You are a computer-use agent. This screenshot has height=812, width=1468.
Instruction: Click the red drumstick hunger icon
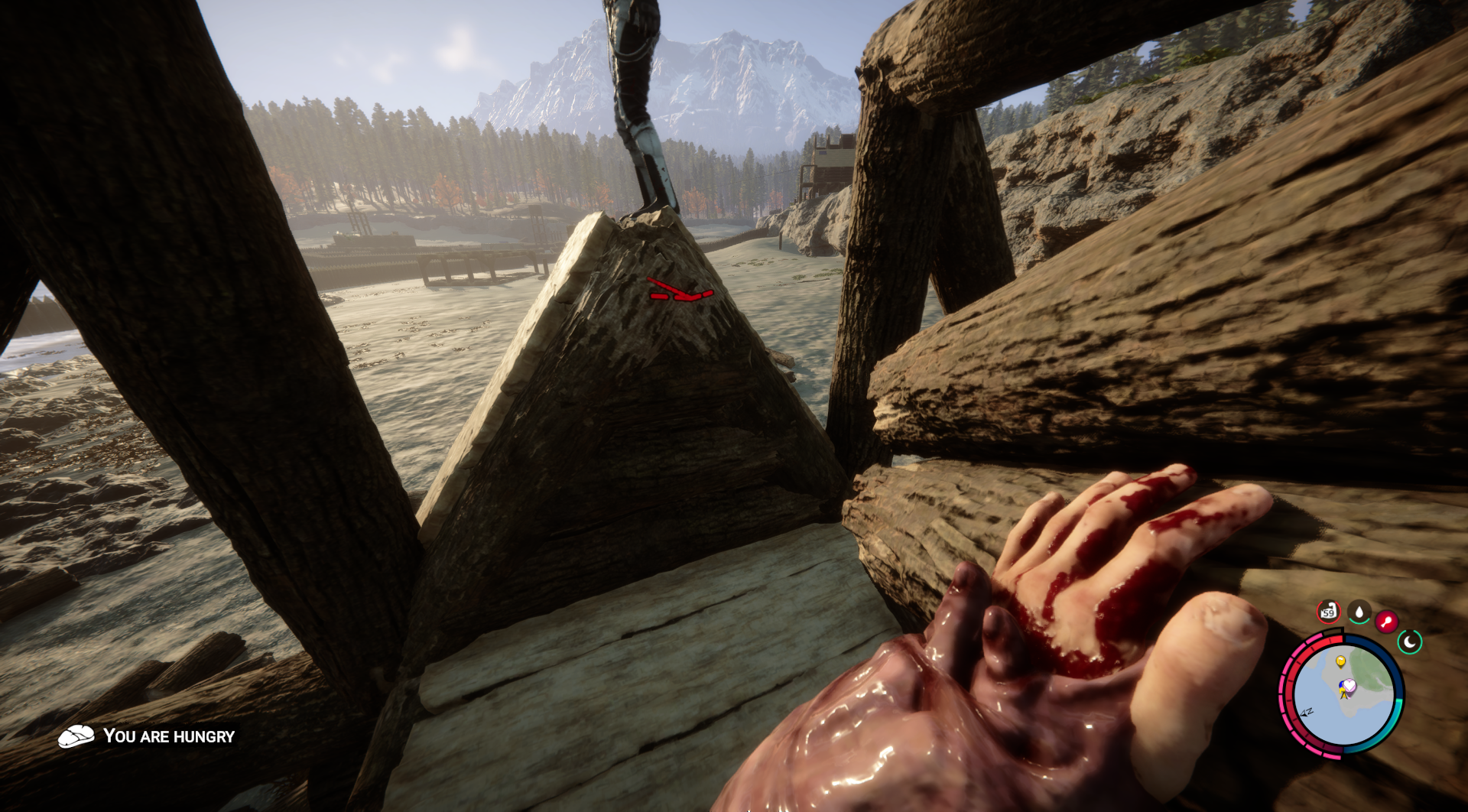[1386, 621]
